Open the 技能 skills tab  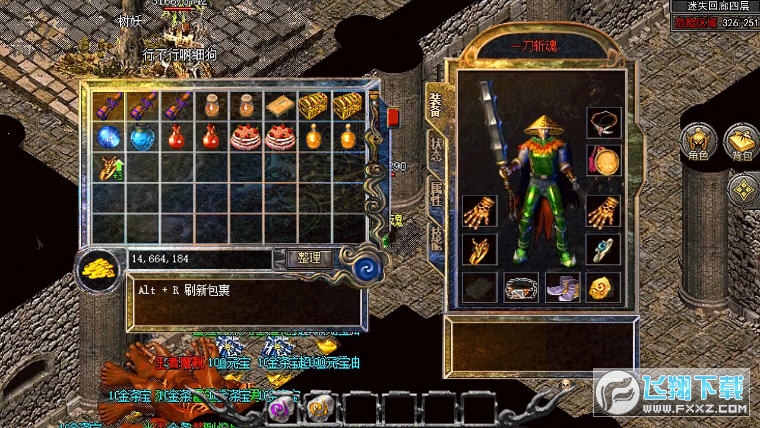pos(437,236)
